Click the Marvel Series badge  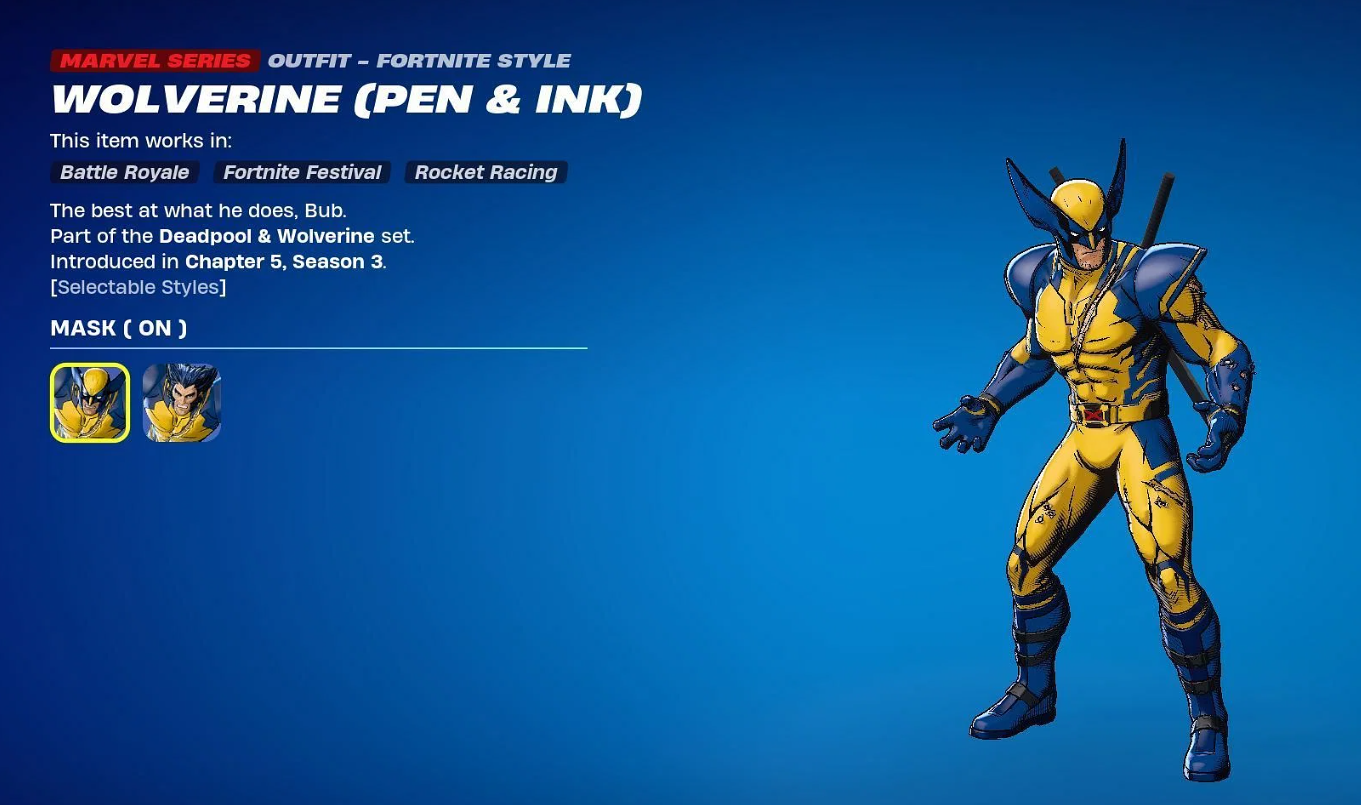(x=154, y=60)
